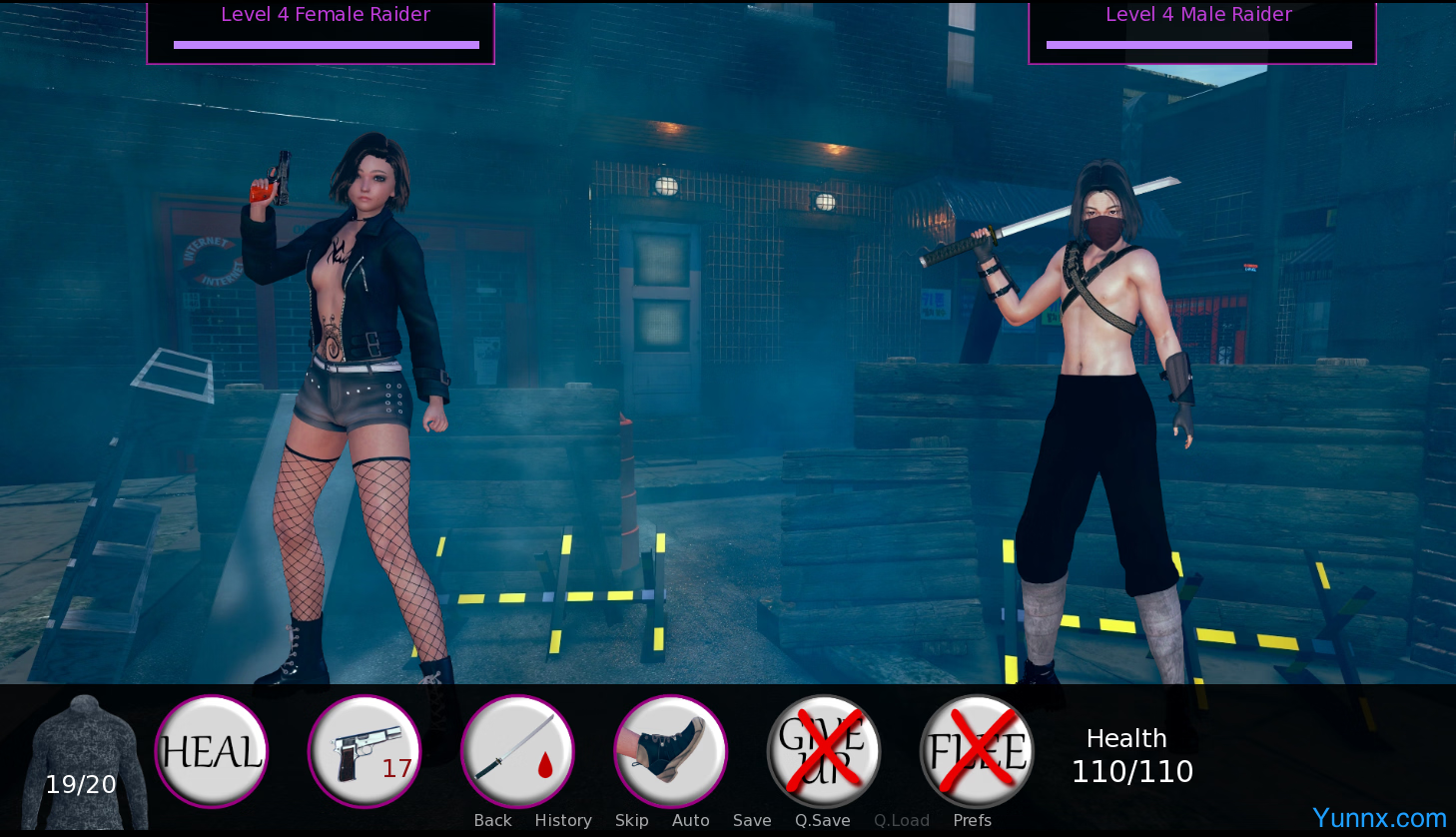Go Back one step

(492, 820)
